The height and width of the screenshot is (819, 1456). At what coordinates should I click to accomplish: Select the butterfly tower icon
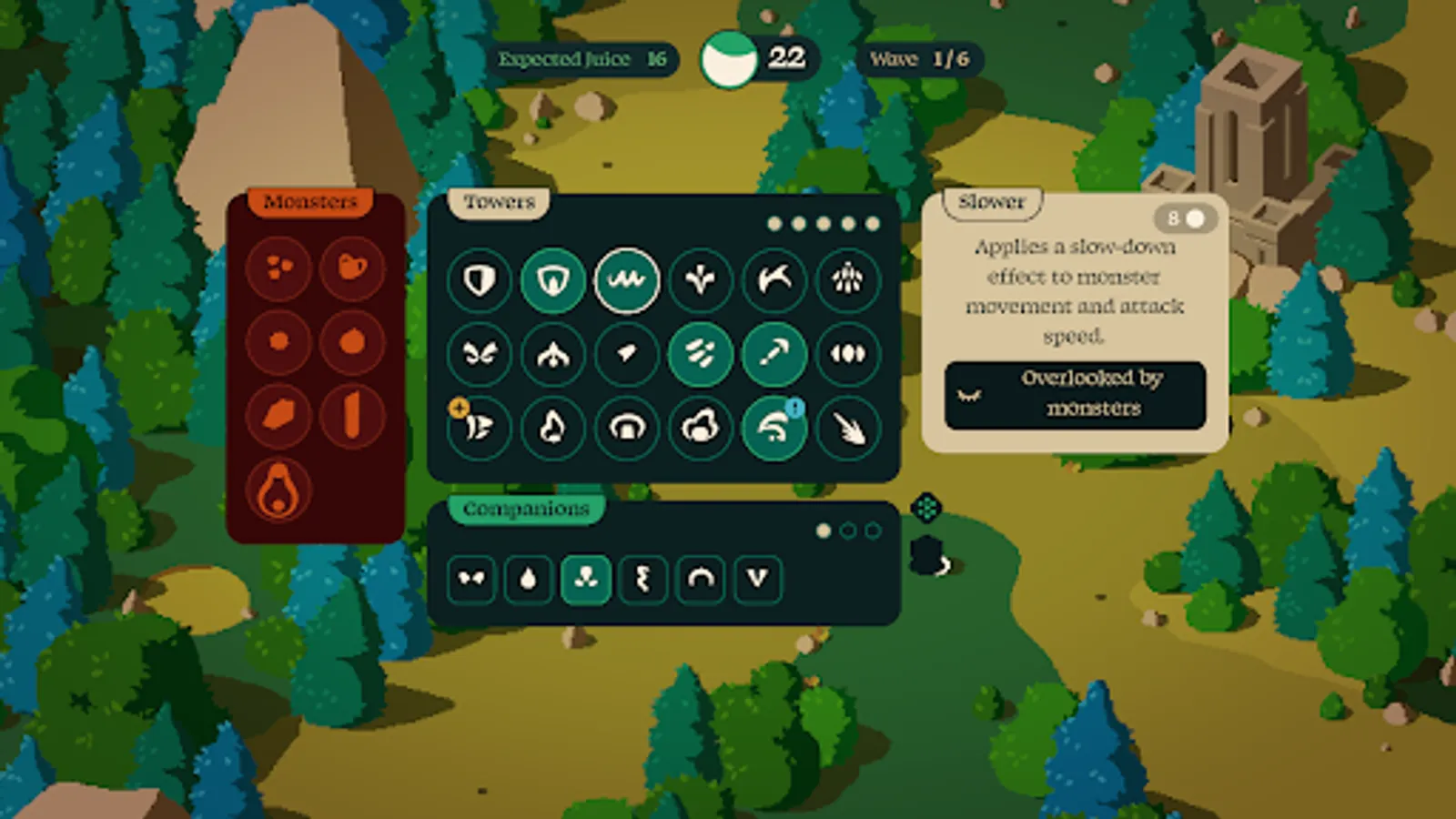[x=480, y=355]
